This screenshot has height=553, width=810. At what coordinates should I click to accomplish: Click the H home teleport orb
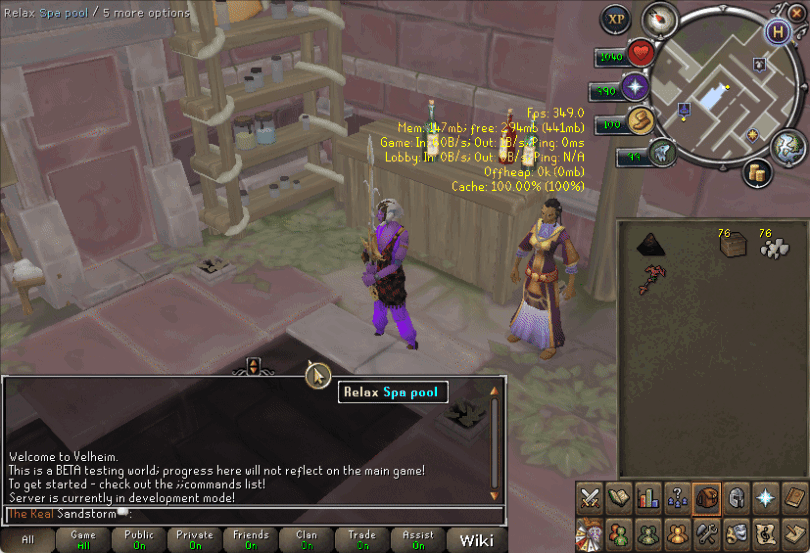click(x=778, y=30)
